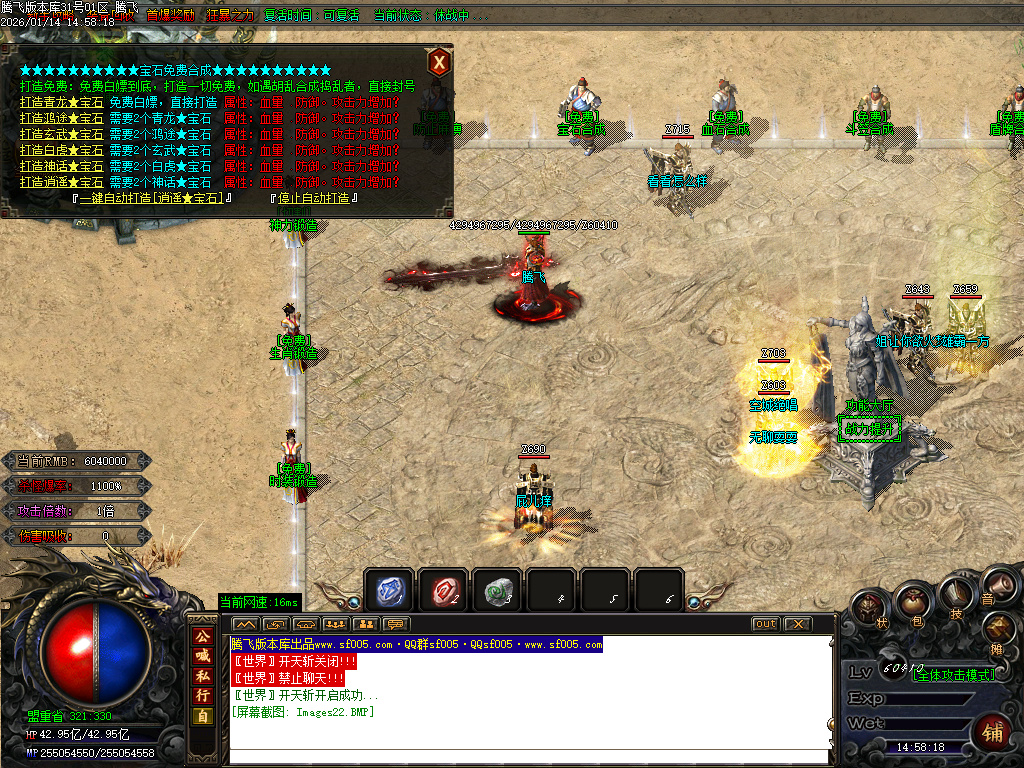1024x768 pixels.
Task: Forge the 神话★宝石 gem option
Action: 62,166
